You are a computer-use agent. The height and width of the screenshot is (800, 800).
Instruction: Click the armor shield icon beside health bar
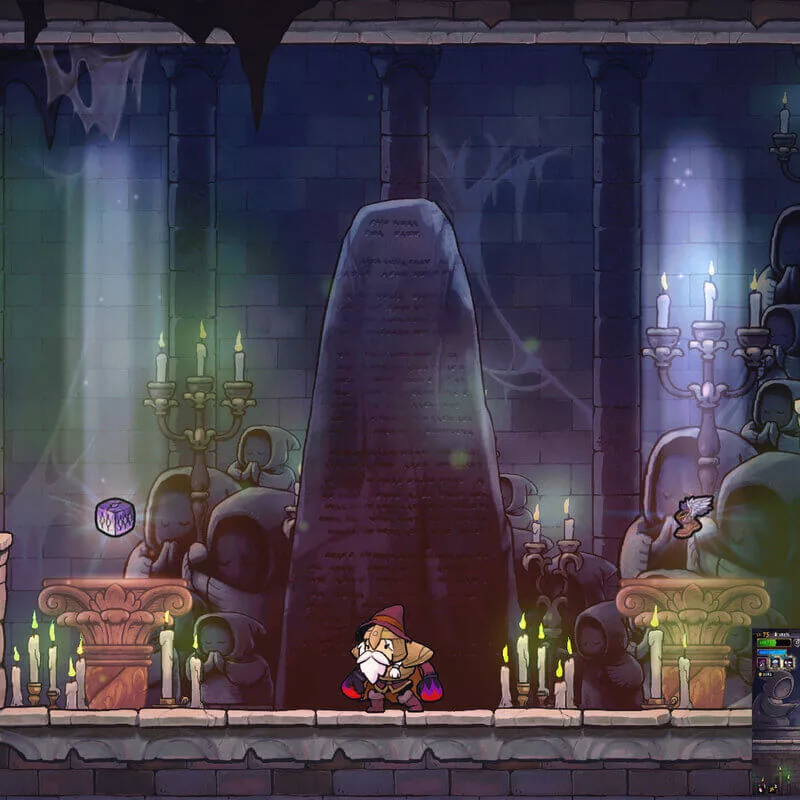(x=797, y=643)
